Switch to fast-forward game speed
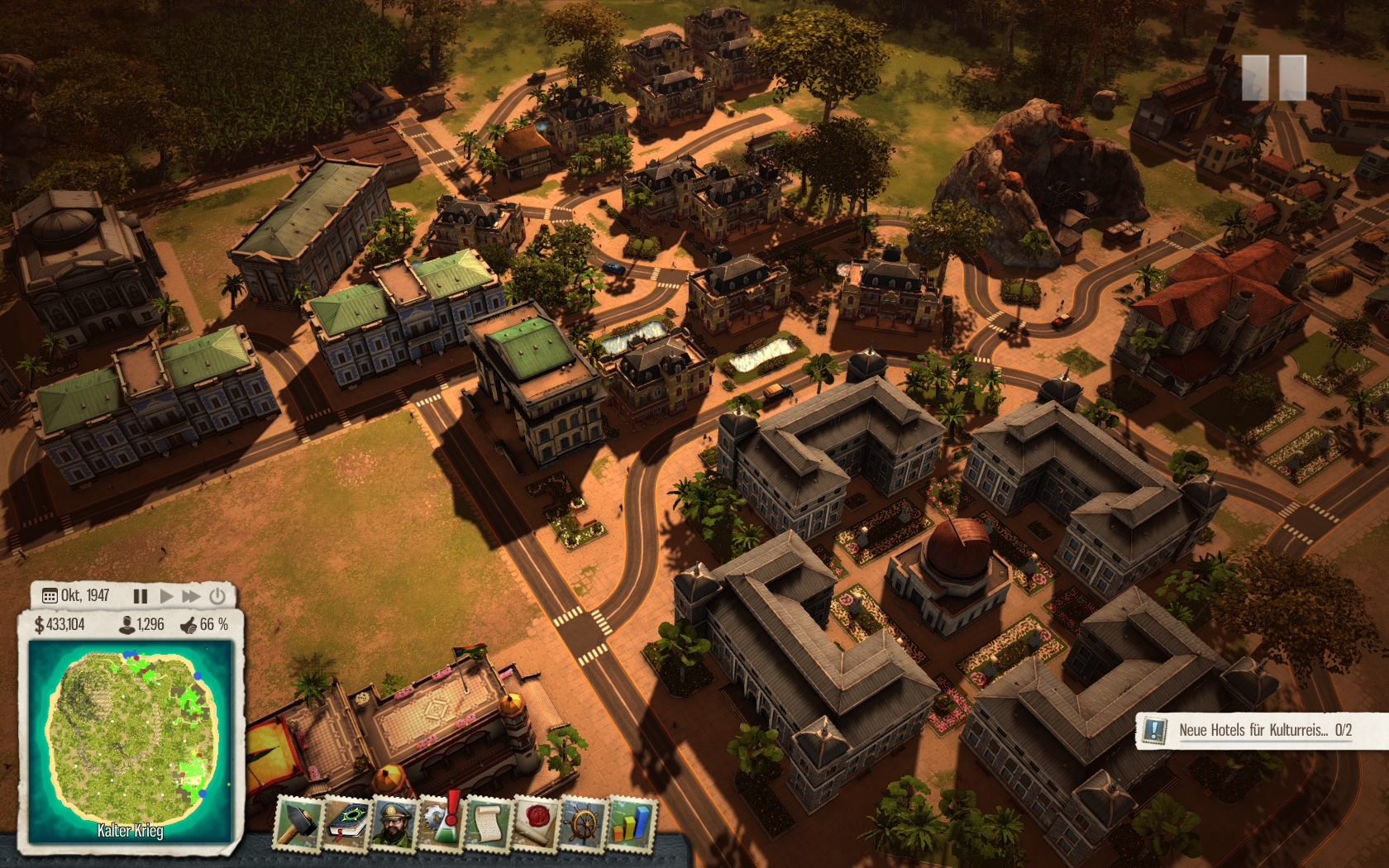The width and height of the screenshot is (1389, 868). coord(191,596)
